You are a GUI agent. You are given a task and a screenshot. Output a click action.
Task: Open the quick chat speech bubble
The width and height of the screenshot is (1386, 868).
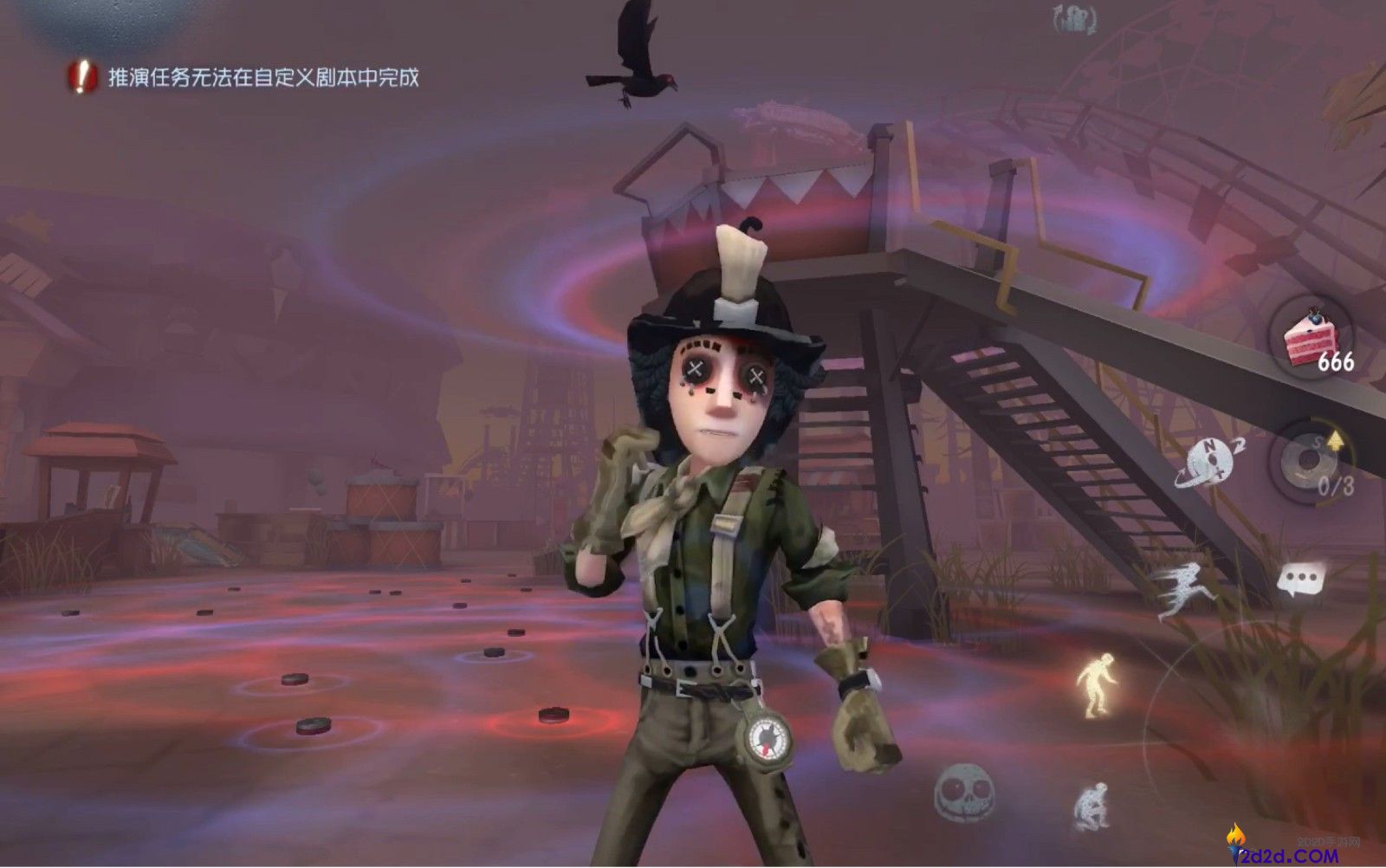pos(1301,578)
